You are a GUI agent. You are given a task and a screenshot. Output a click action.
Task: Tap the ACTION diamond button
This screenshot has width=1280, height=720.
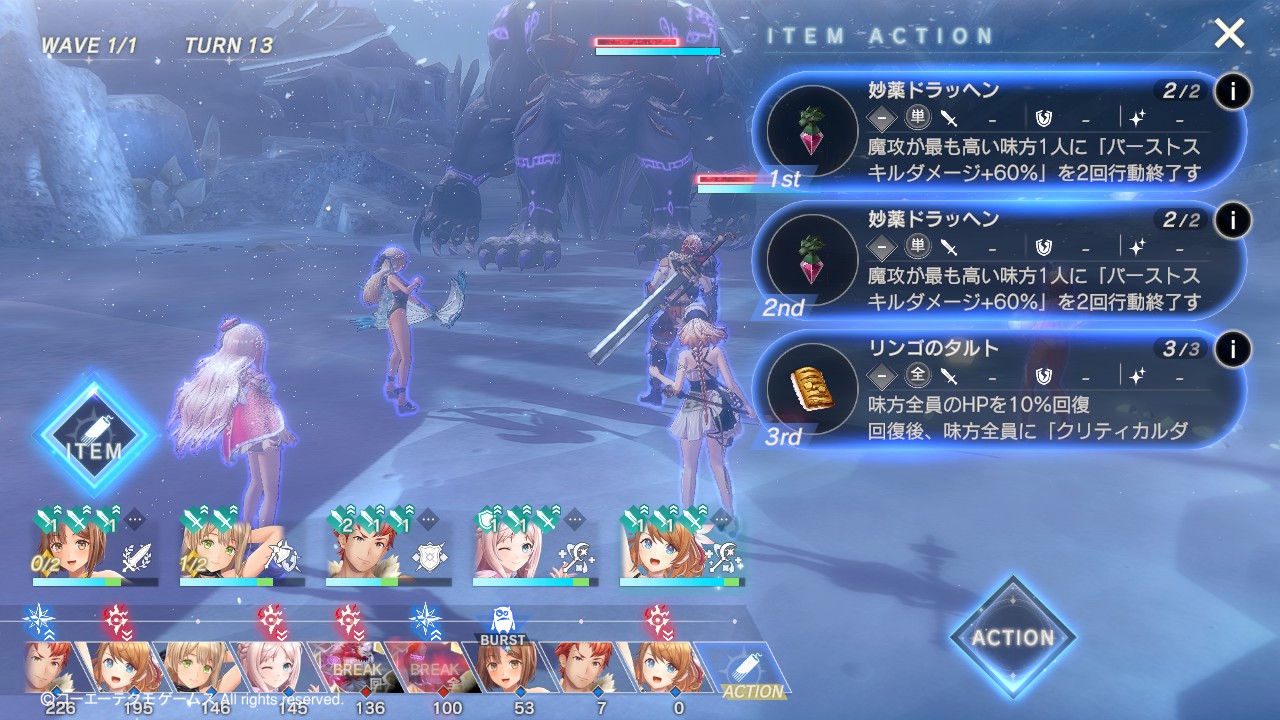1012,637
